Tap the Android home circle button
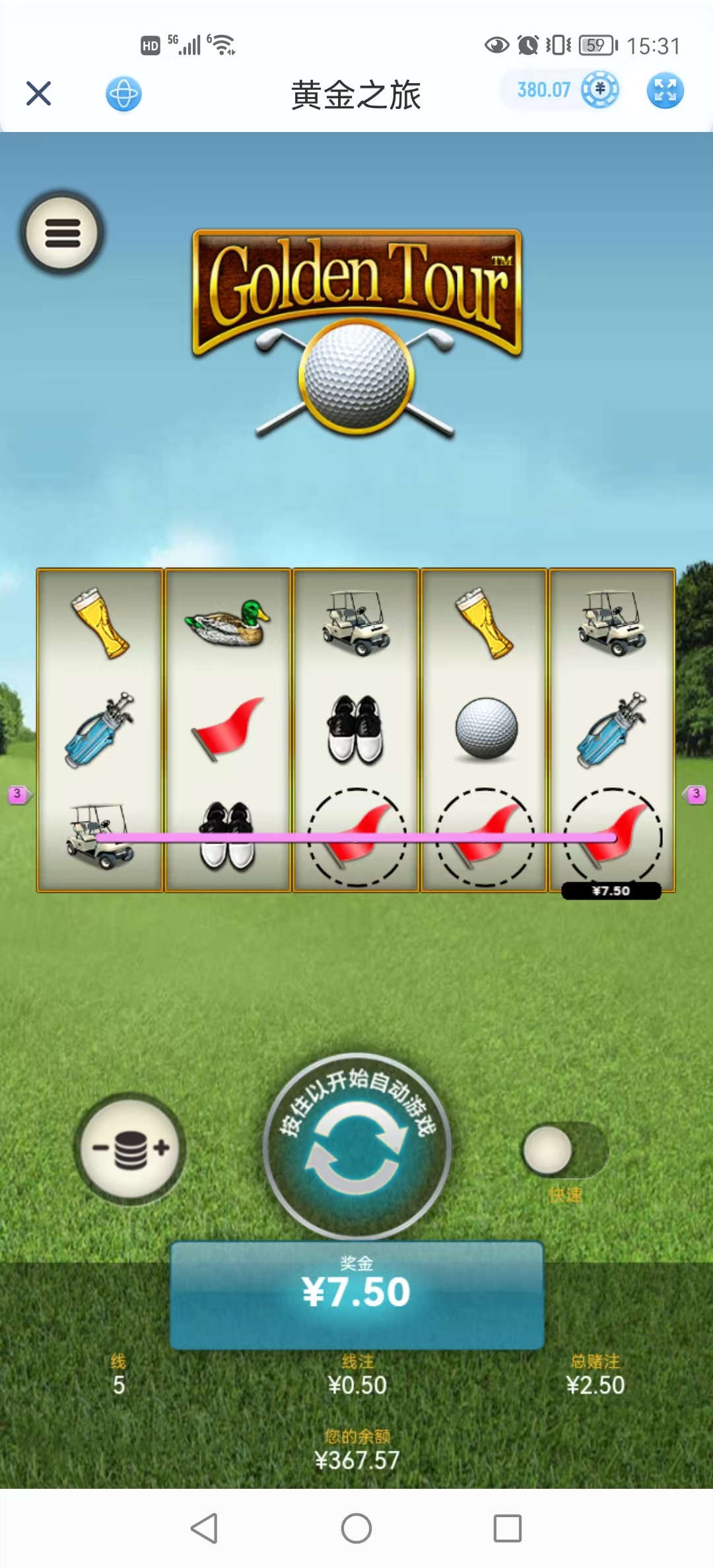This screenshot has width=713, height=1568. click(356, 1528)
